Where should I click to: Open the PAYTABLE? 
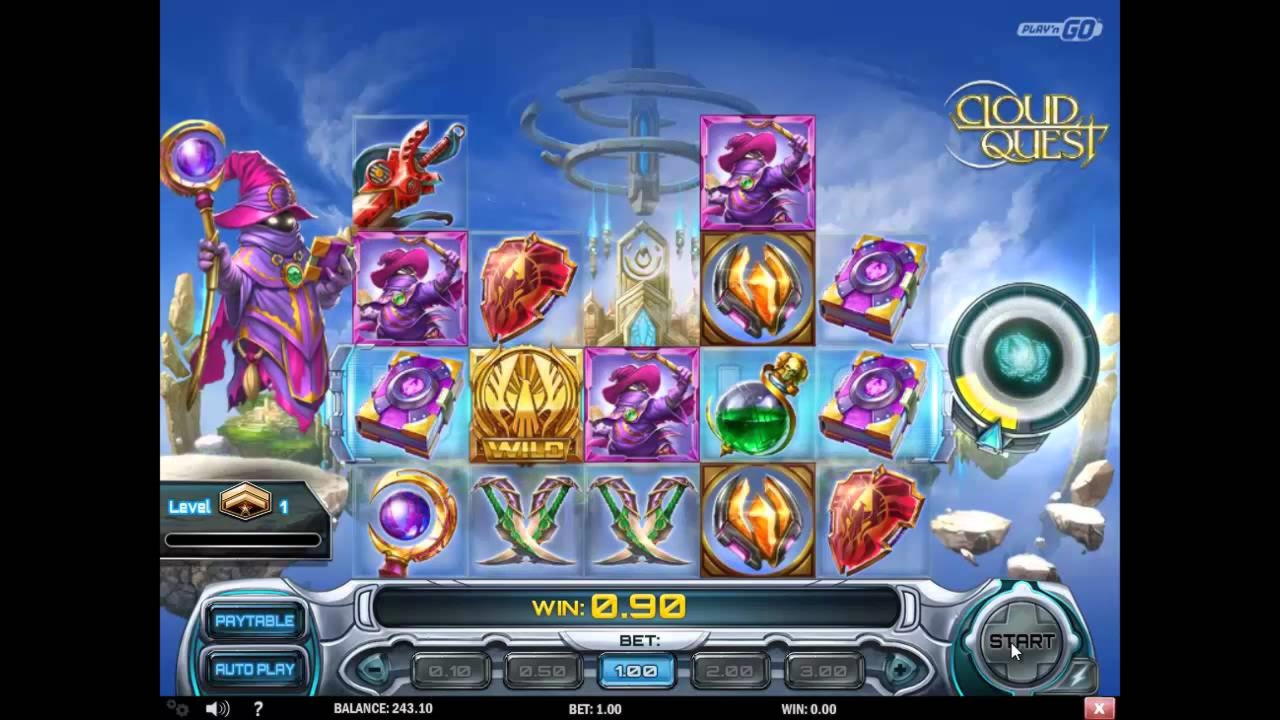tap(253, 620)
